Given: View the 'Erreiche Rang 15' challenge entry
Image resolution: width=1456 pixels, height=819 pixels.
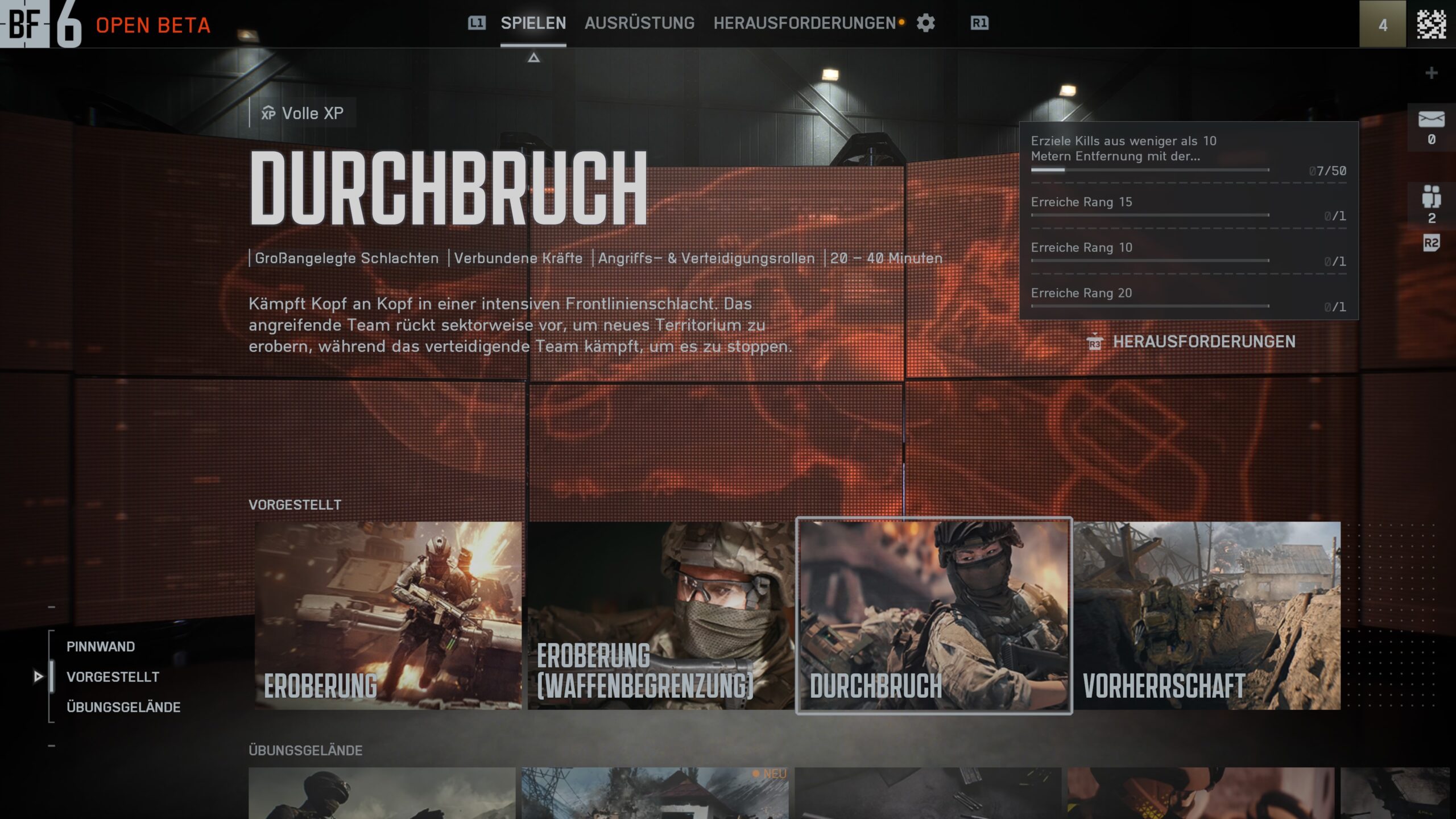Looking at the screenshot, I should 1188,207.
